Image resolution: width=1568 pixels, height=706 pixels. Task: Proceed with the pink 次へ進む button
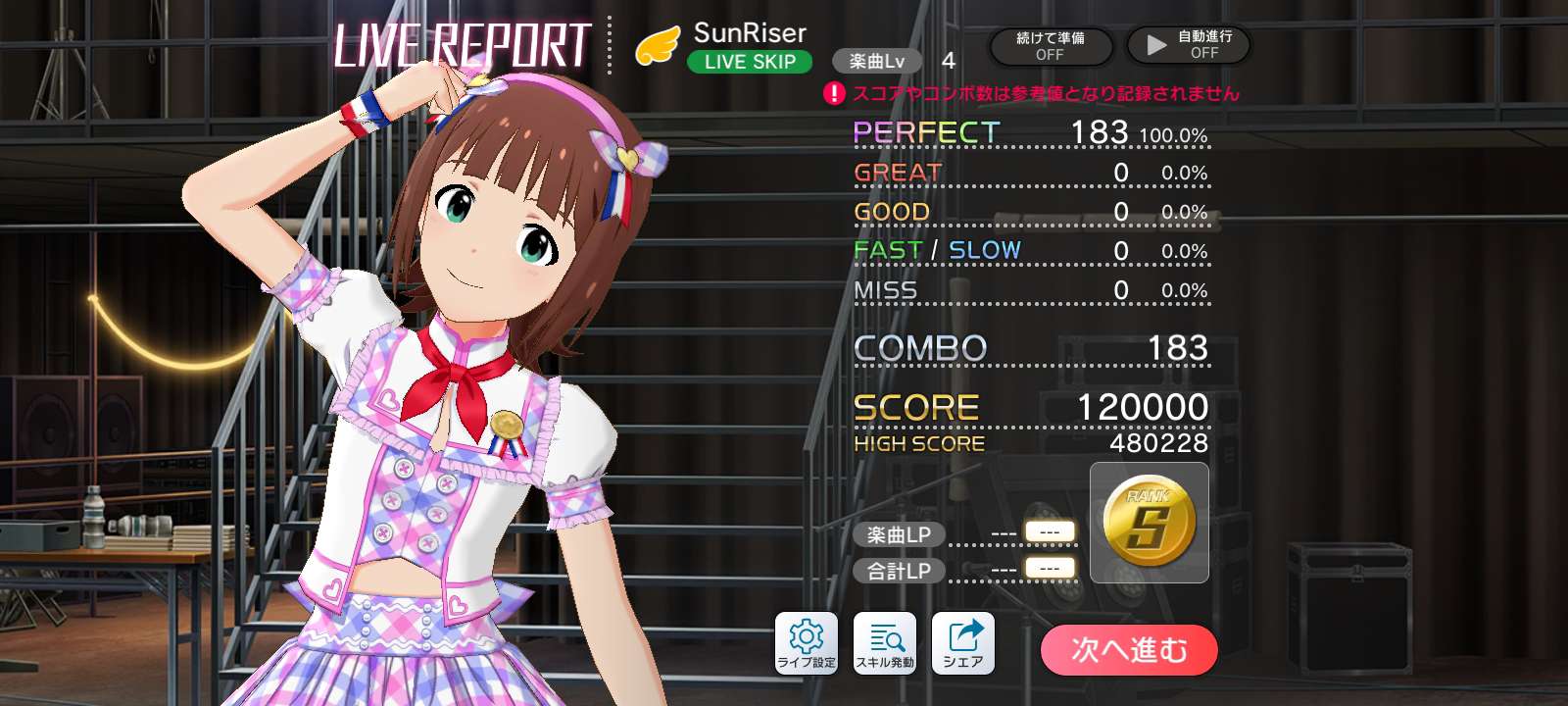click(x=1129, y=650)
